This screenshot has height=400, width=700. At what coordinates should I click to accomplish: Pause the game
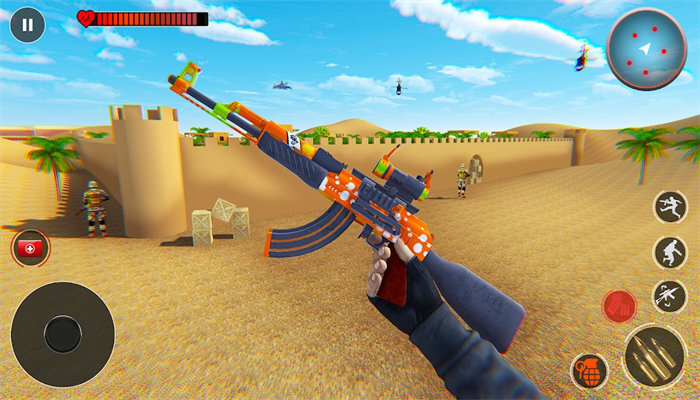tap(27, 24)
